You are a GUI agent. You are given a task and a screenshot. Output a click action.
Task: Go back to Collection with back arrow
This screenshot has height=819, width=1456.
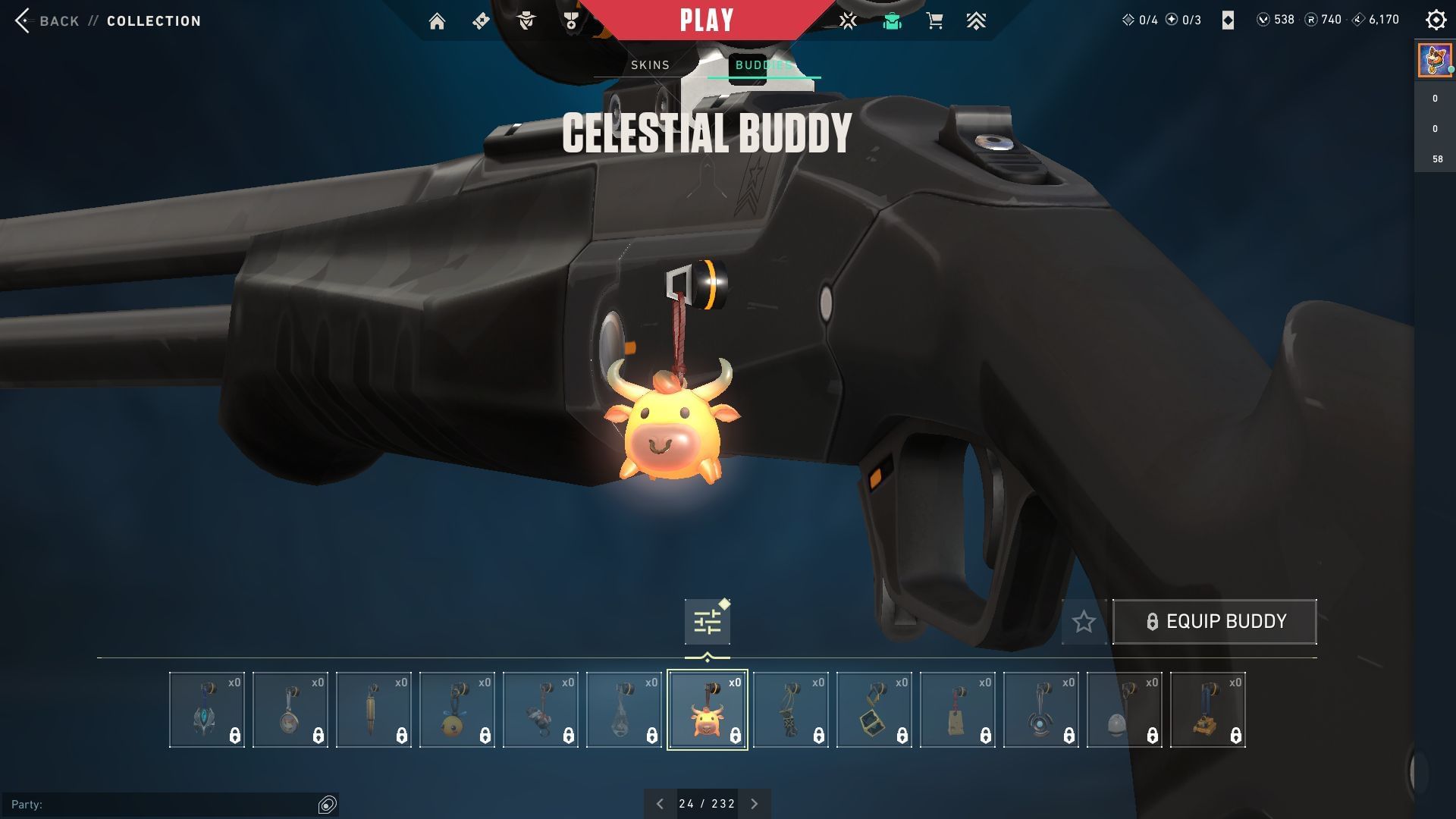click(x=24, y=20)
